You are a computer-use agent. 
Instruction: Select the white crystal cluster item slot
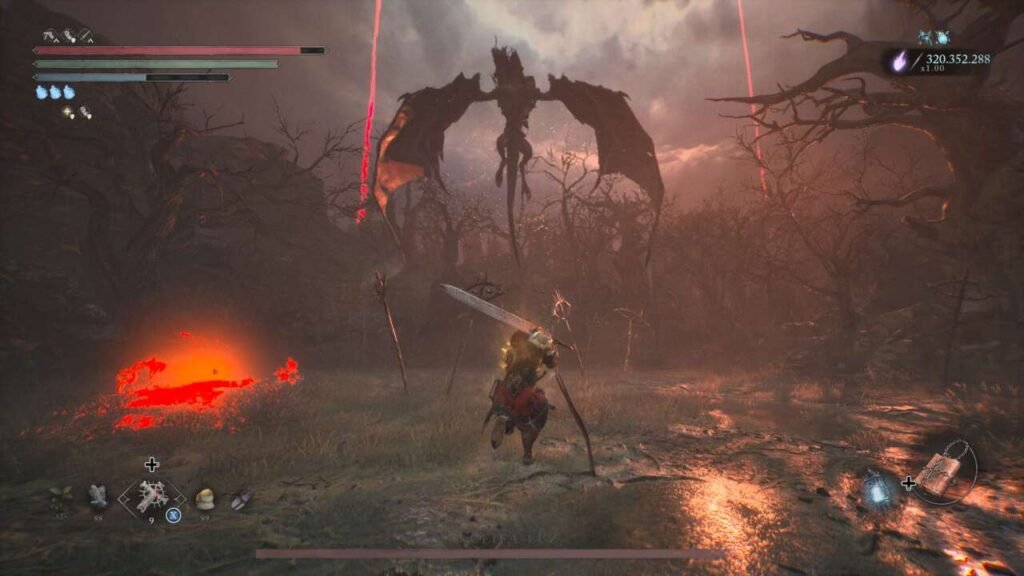(98, 494)
